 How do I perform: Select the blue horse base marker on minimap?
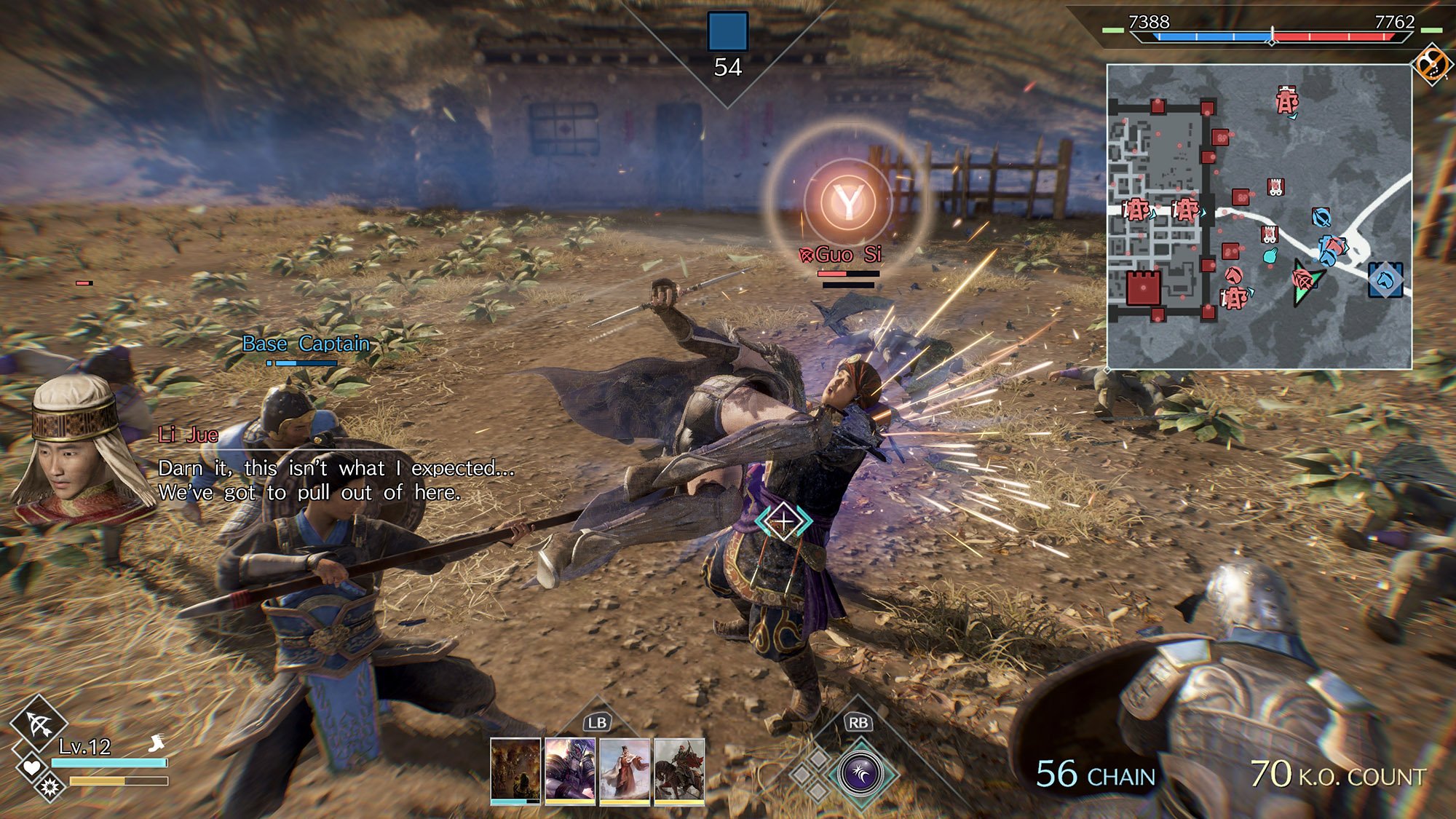(x=1385, y=280)
